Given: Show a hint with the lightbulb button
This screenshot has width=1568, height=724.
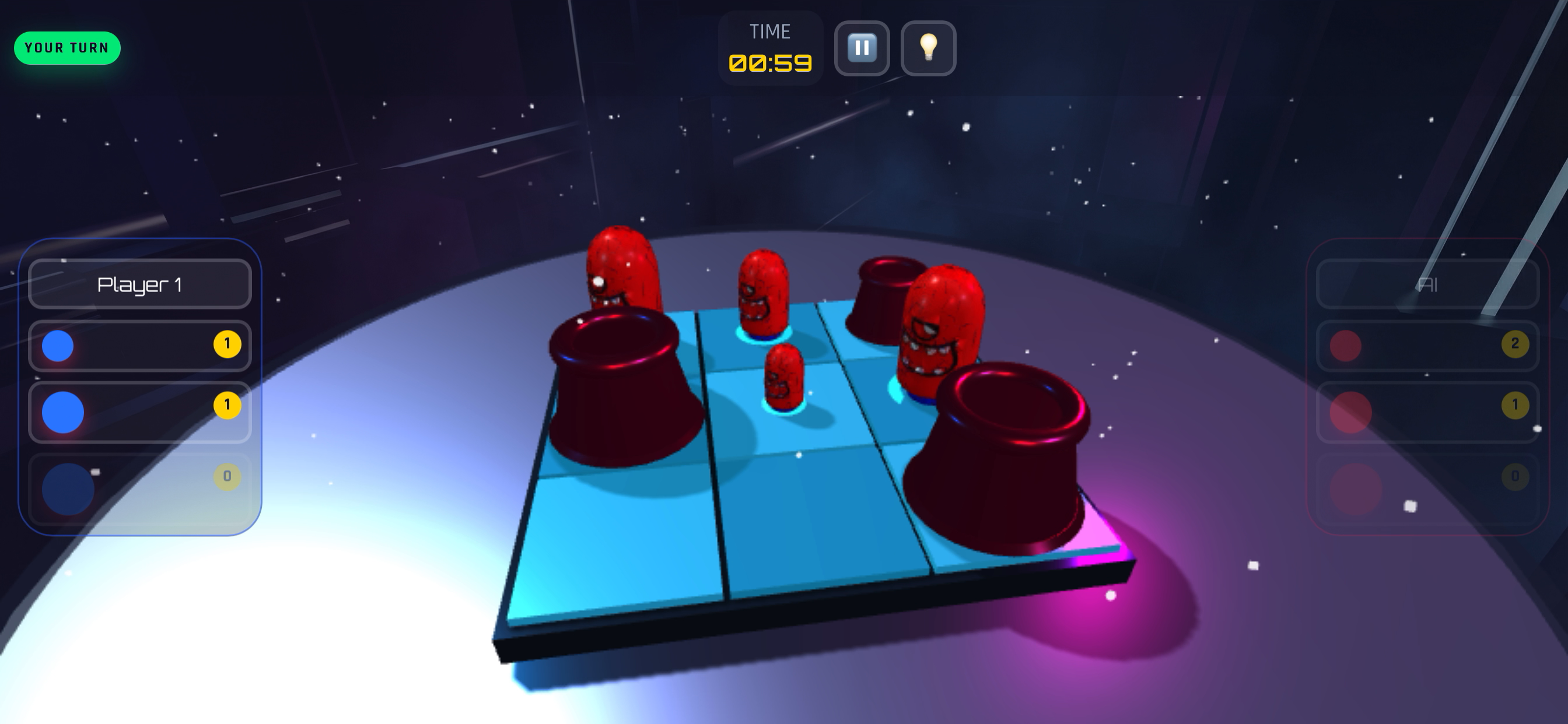Looking at the screenshot, I should click(928, 48).
